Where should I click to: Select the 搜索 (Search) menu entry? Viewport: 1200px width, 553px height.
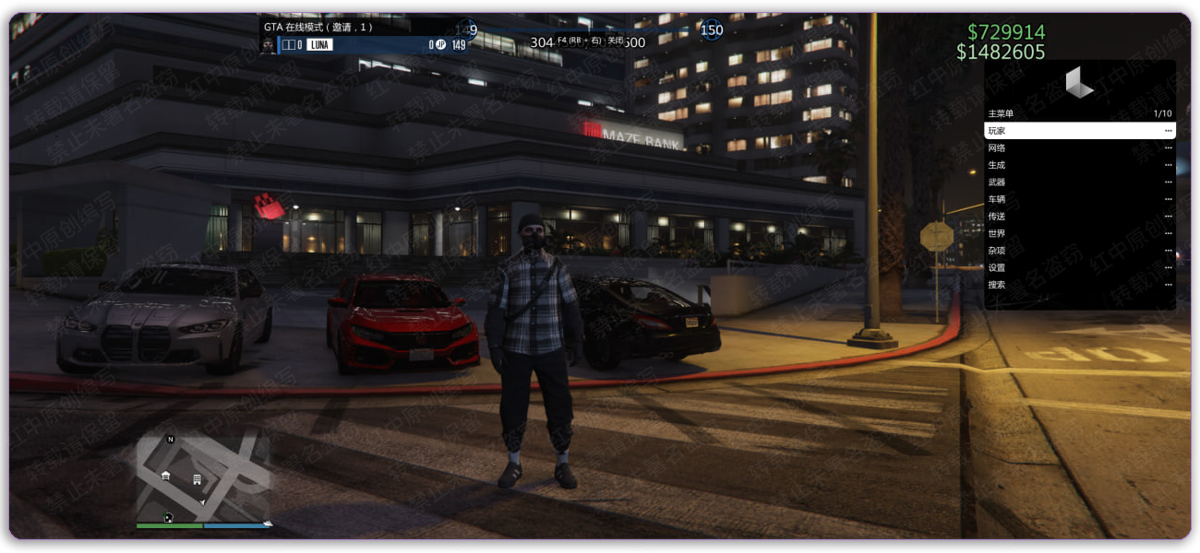click(1079, 284)
